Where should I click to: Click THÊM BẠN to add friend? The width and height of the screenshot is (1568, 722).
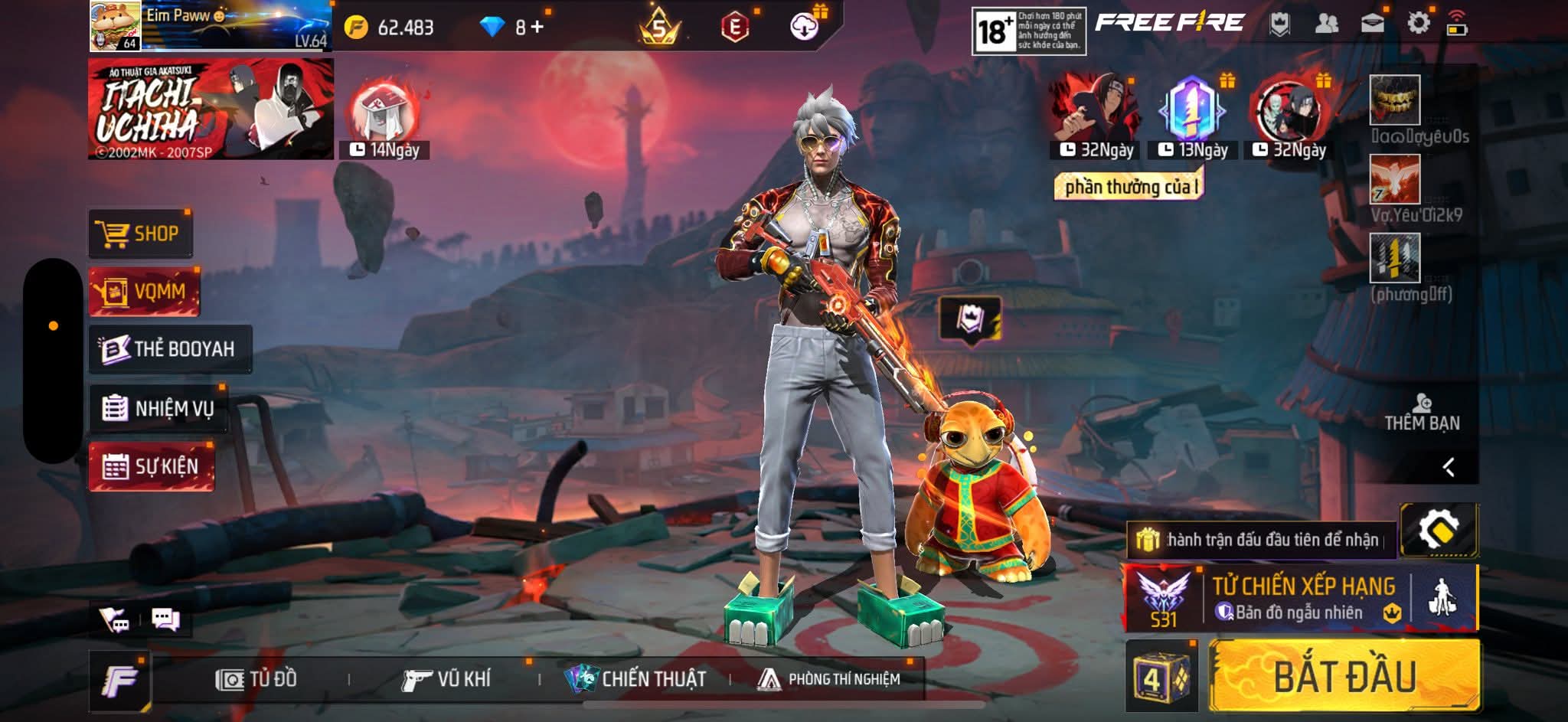[1422, 413]
